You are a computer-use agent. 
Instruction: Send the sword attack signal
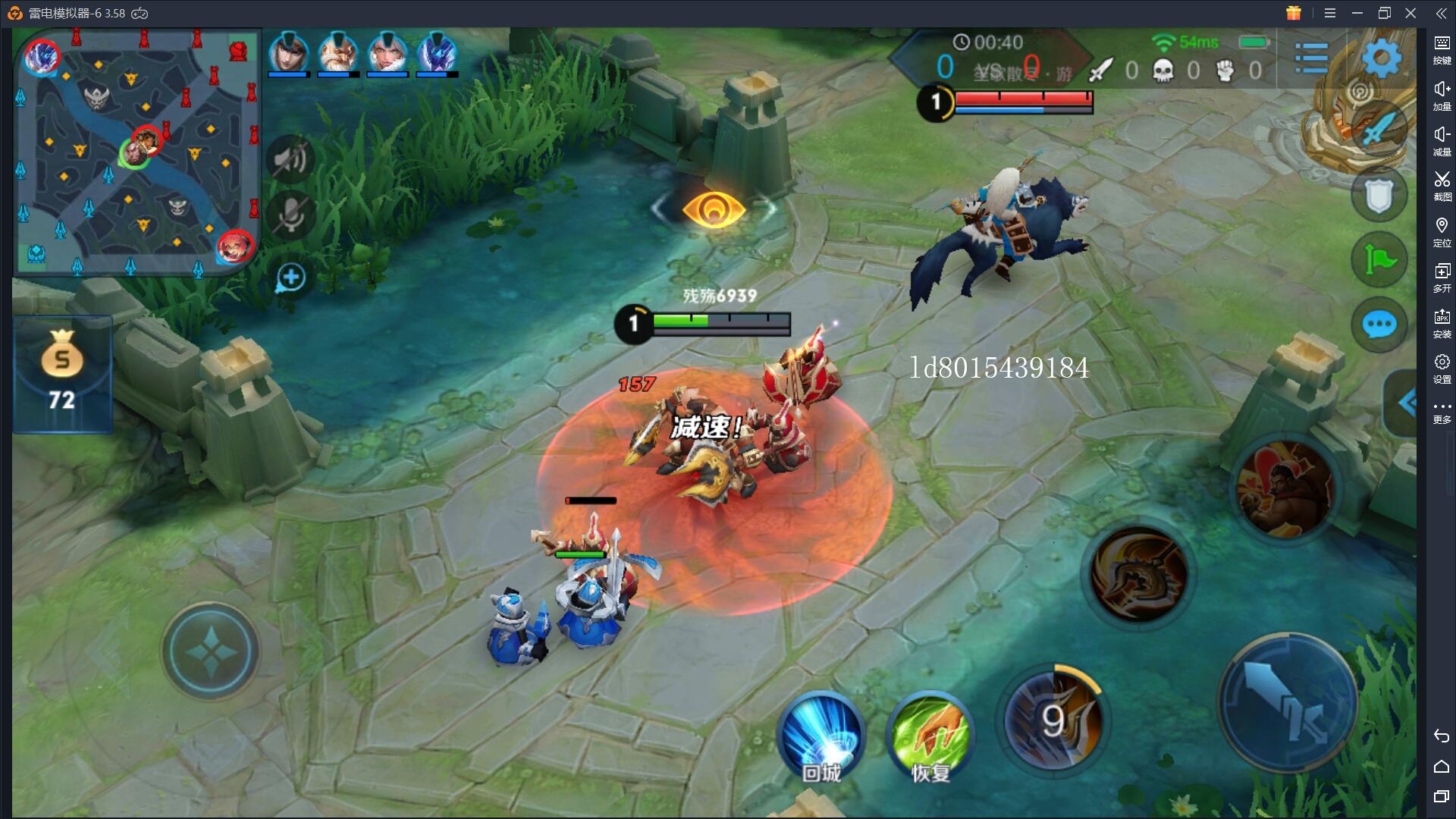tap(1379, 129)
